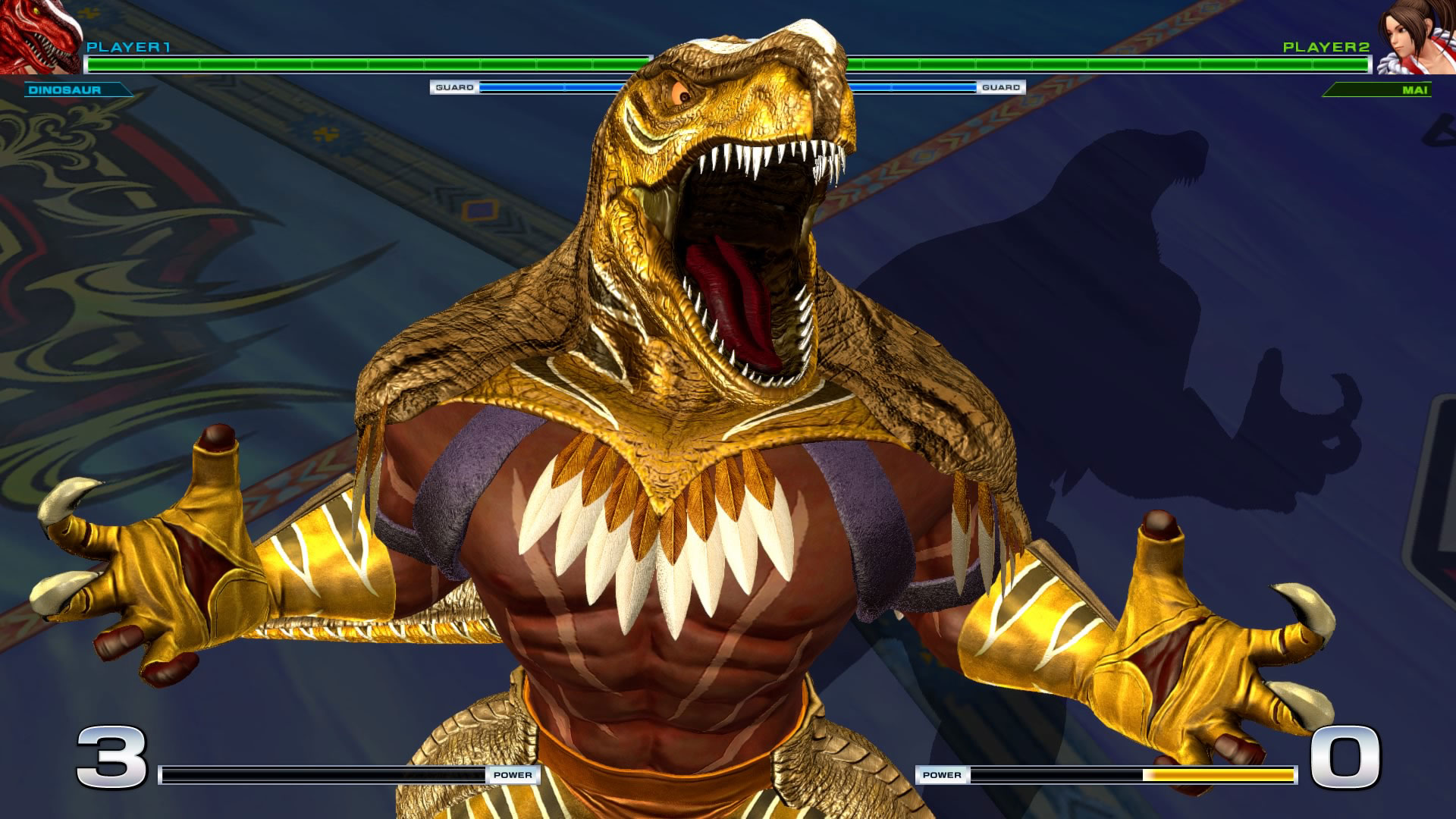
Task: Click Player 2's POWER gauge label
Action: coord(943,776)
